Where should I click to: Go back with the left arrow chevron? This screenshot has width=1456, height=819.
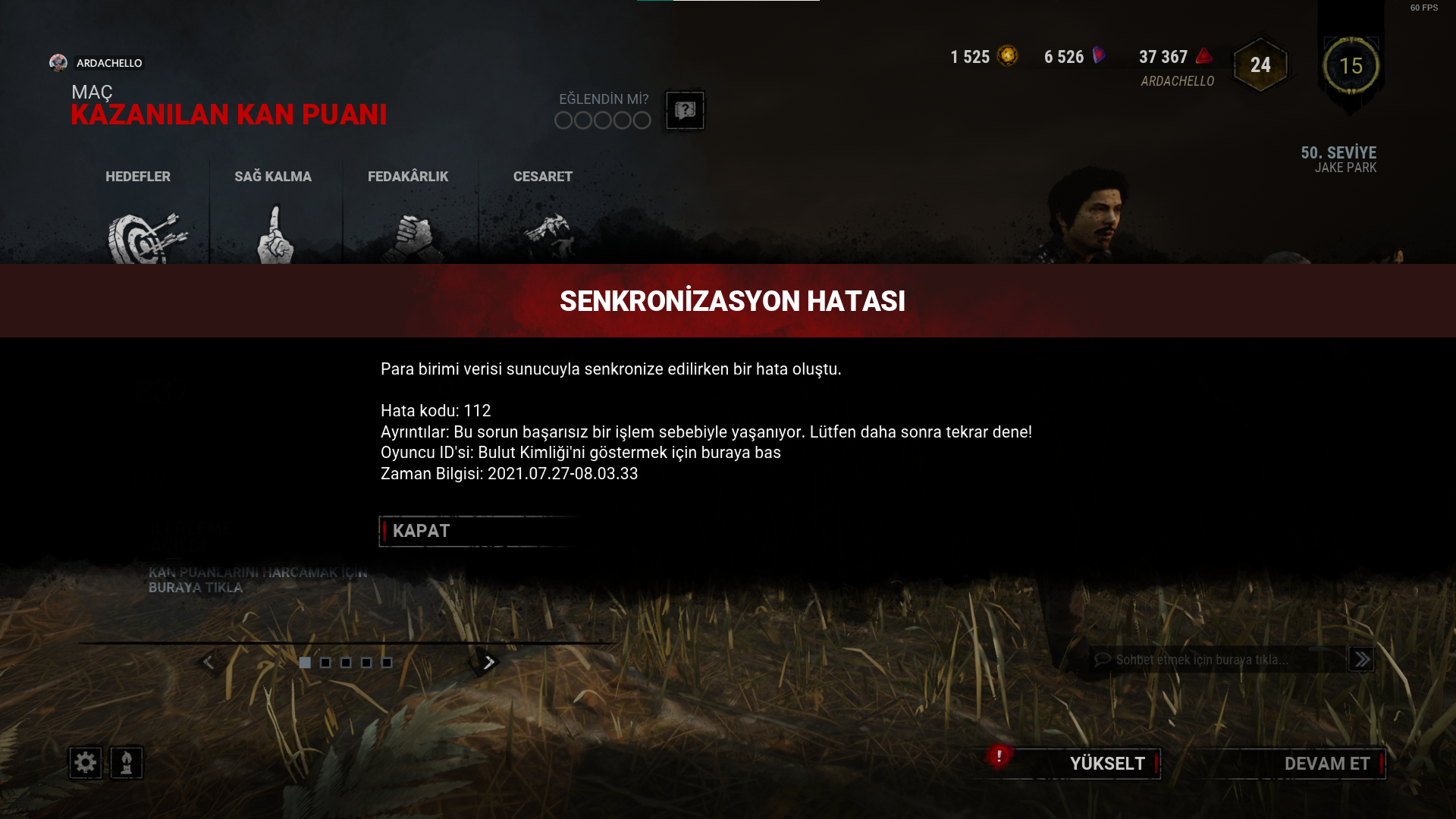[x=209, y=662]
